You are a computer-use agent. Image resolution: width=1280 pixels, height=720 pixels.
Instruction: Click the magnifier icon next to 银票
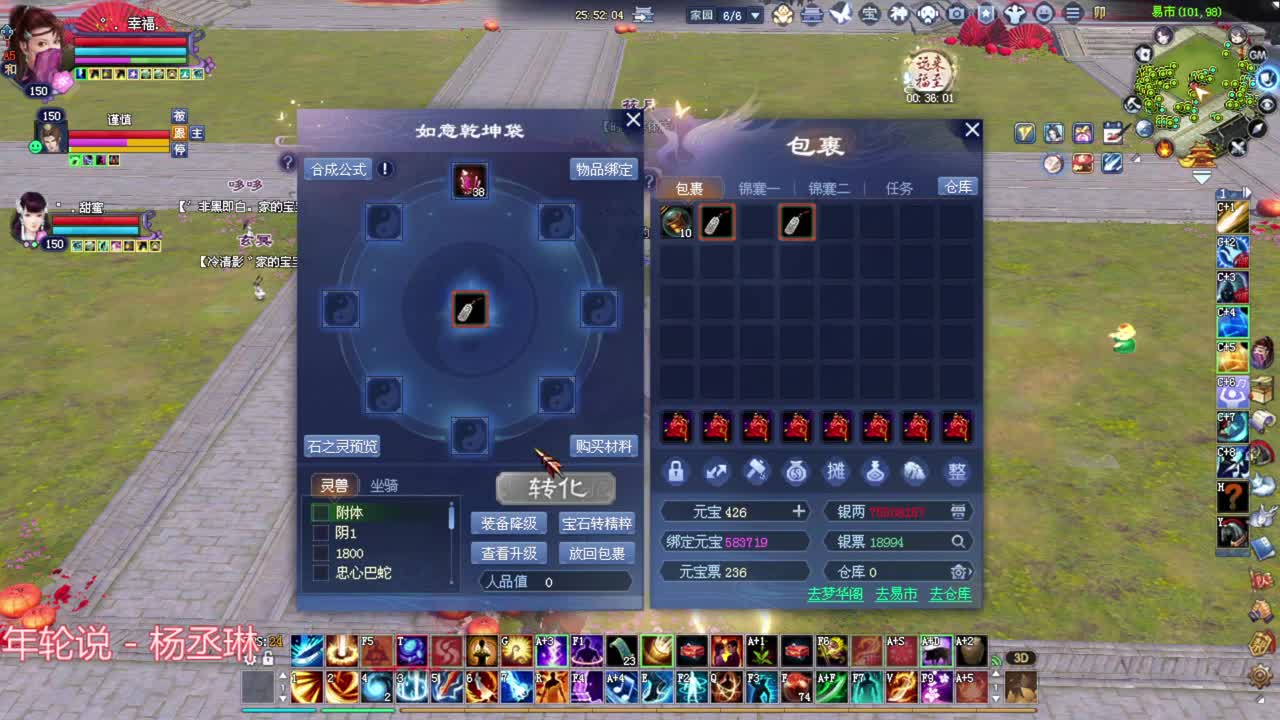959,541
